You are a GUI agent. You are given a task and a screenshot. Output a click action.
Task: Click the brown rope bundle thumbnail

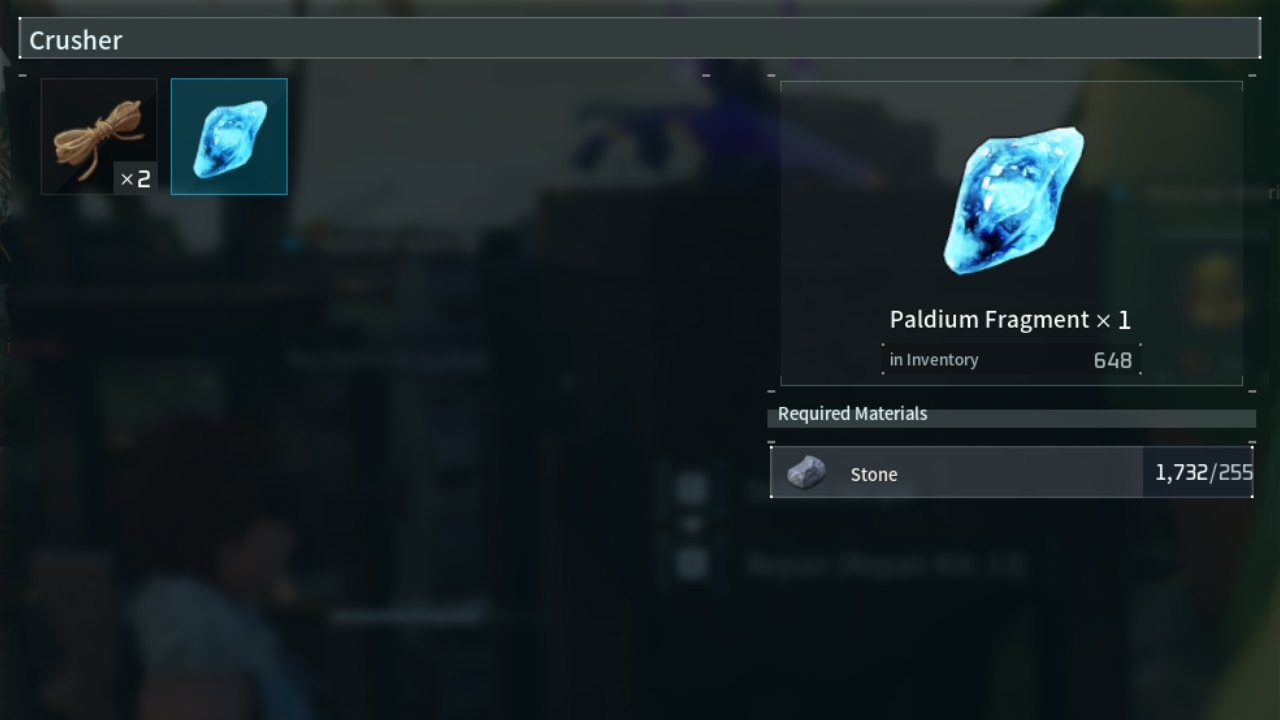click(99, 136)
